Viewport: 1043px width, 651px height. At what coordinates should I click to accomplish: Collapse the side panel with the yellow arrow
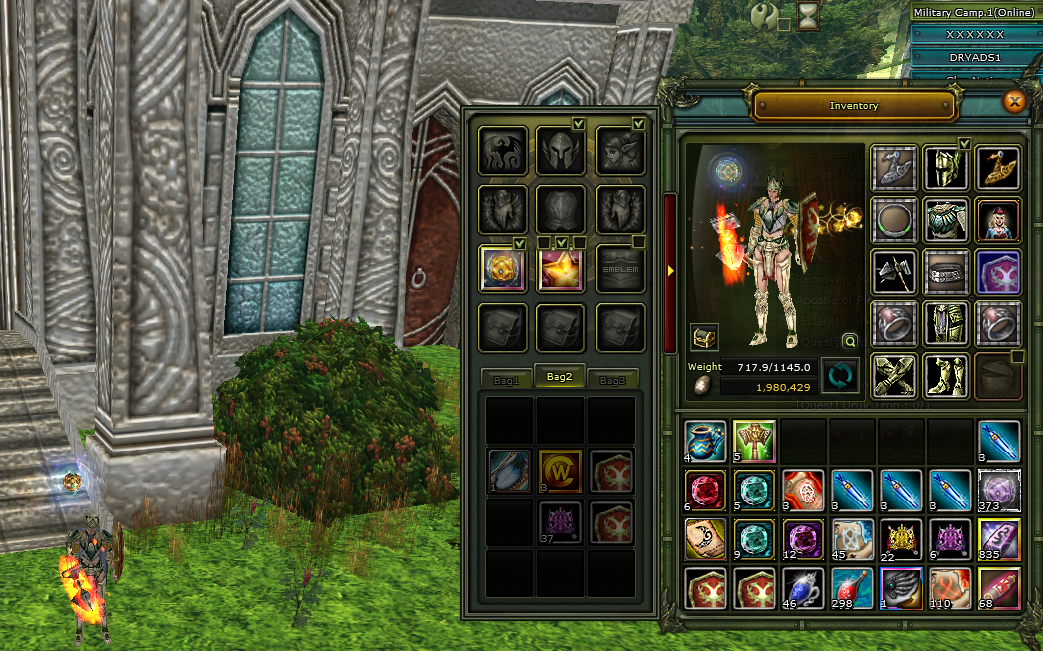(x=670, y=270)
